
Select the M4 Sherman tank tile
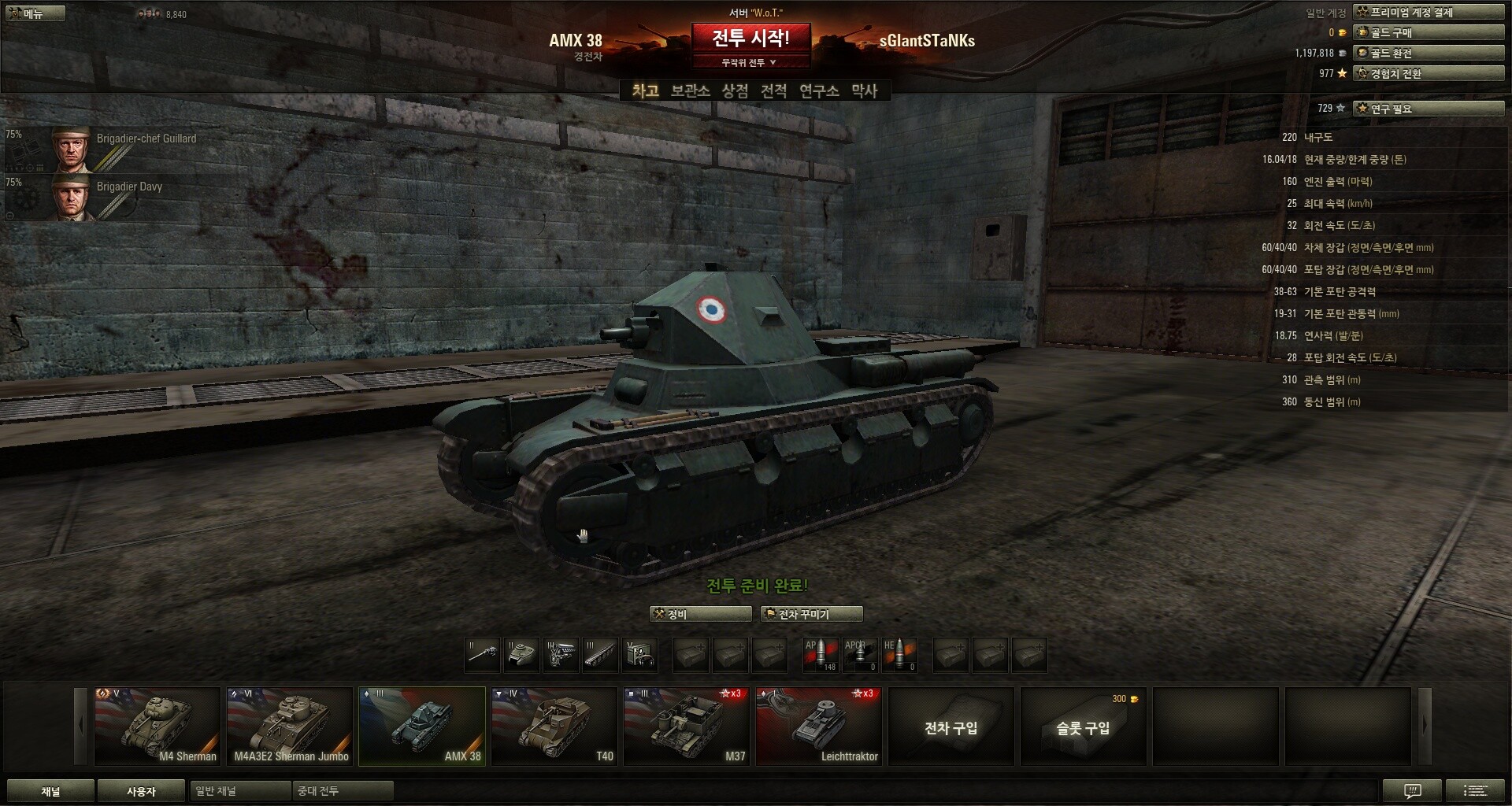[x=157, y=726]
